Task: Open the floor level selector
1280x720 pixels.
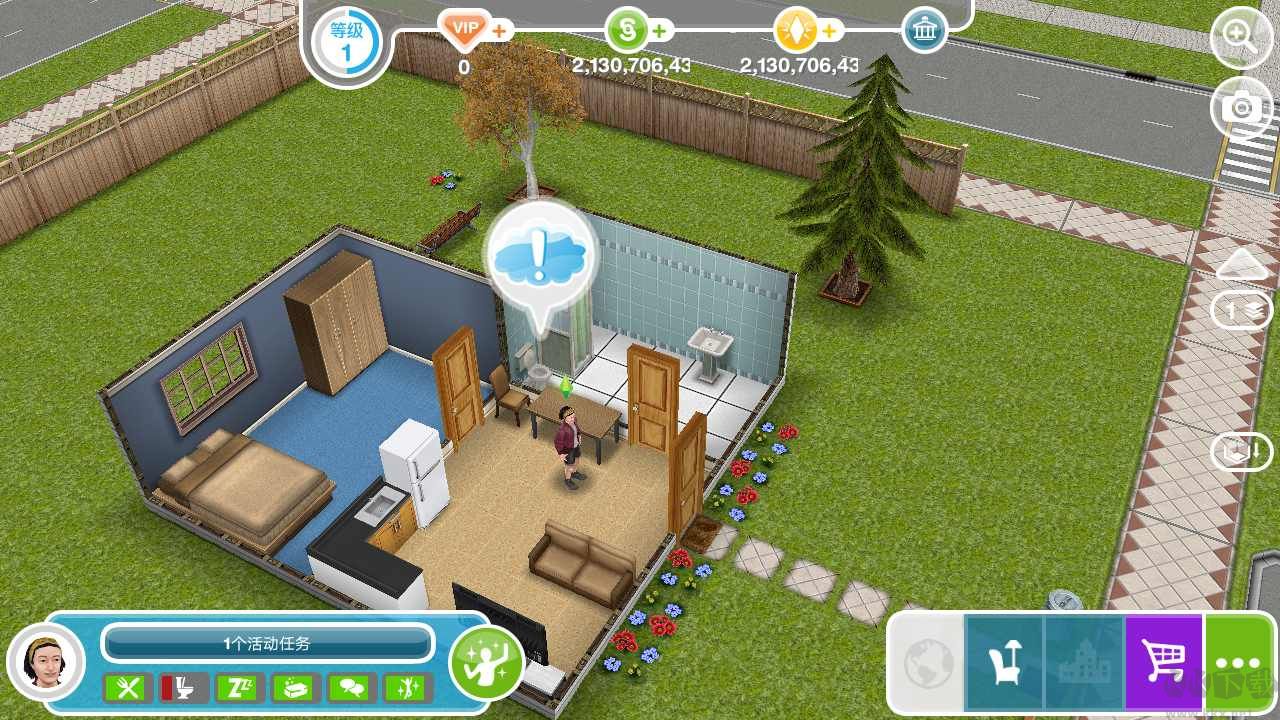Action: point(1241,310)
